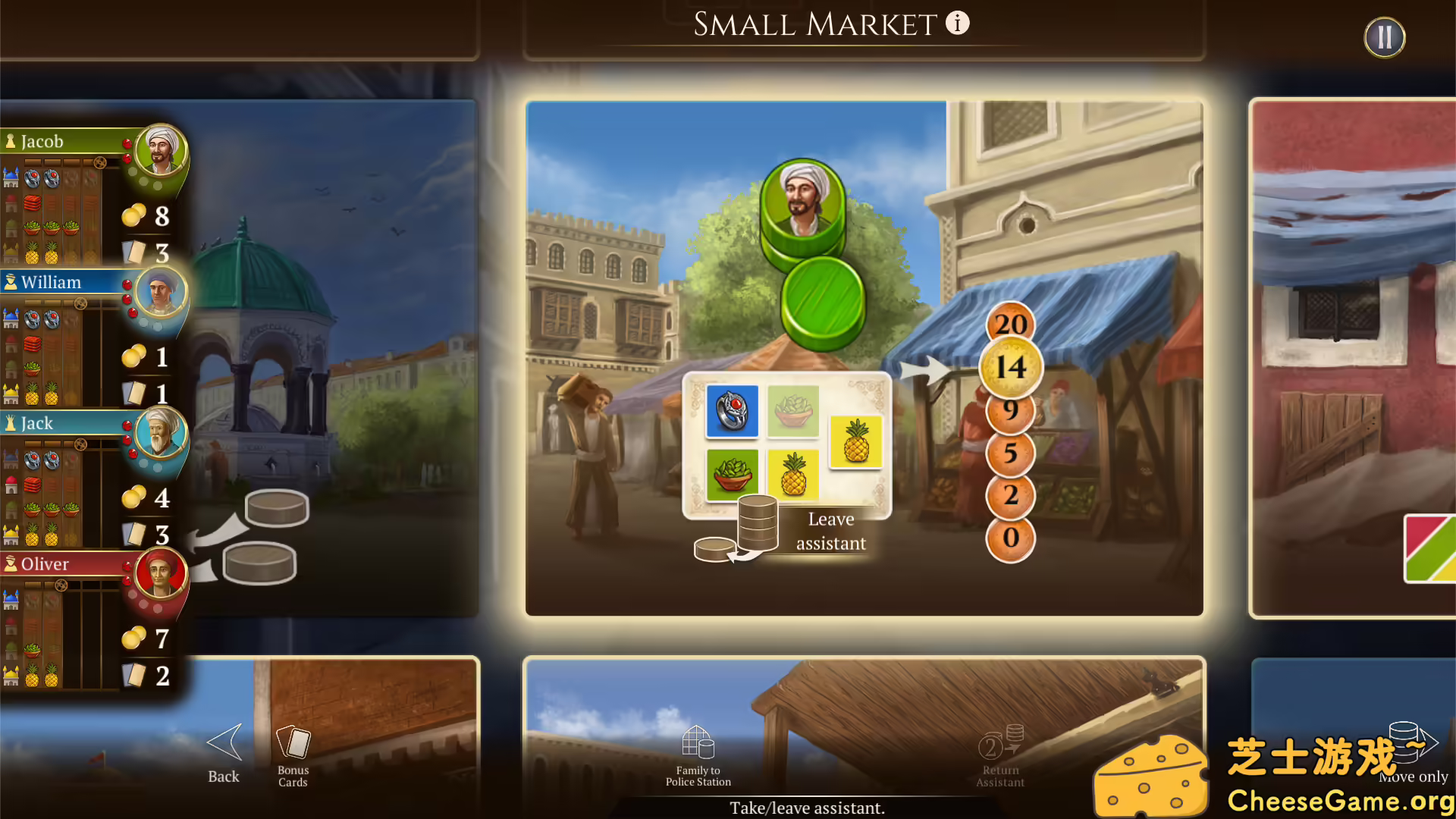Pause the game using the pause icon

(1384, 36)
